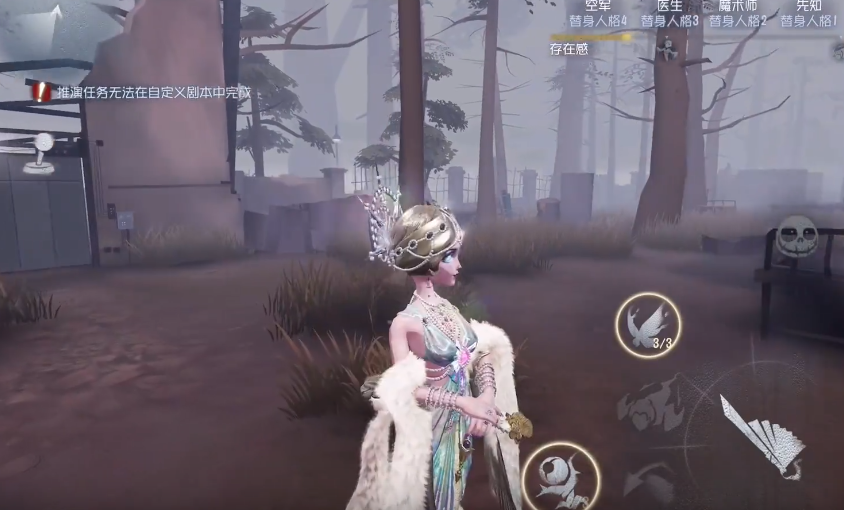
Task: Select the 医生 survivor status entry
Action: tap(669, 13)
